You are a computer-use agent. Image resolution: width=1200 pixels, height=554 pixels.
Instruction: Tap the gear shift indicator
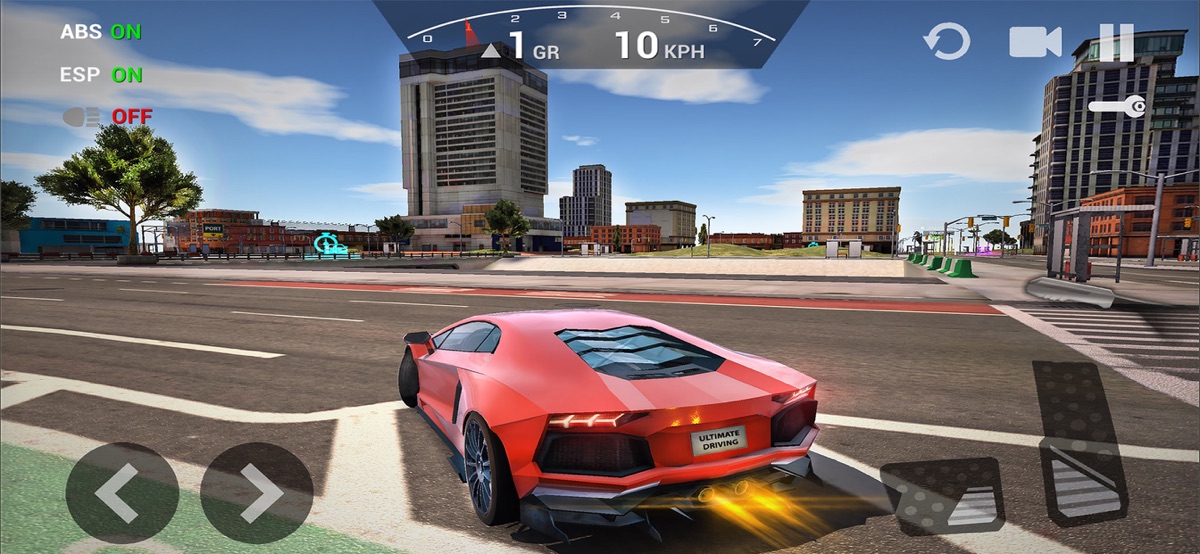[x=520, y=46]
